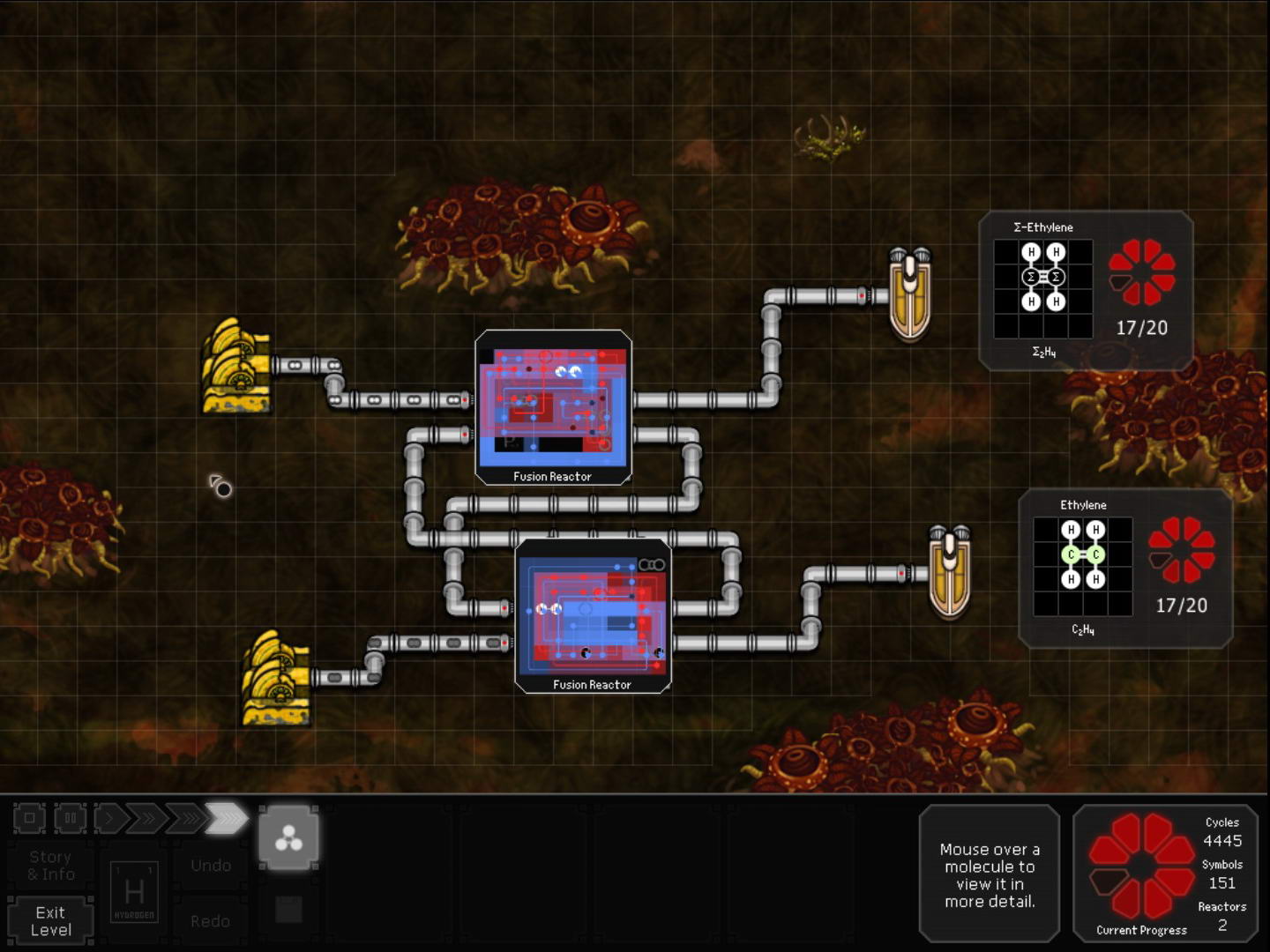Image resolution: width=1270 pixels, height=952 pixels.
Task: Set speed to the single-chevron play arrow
Action: pyautogui.click(x=109, y=818)
